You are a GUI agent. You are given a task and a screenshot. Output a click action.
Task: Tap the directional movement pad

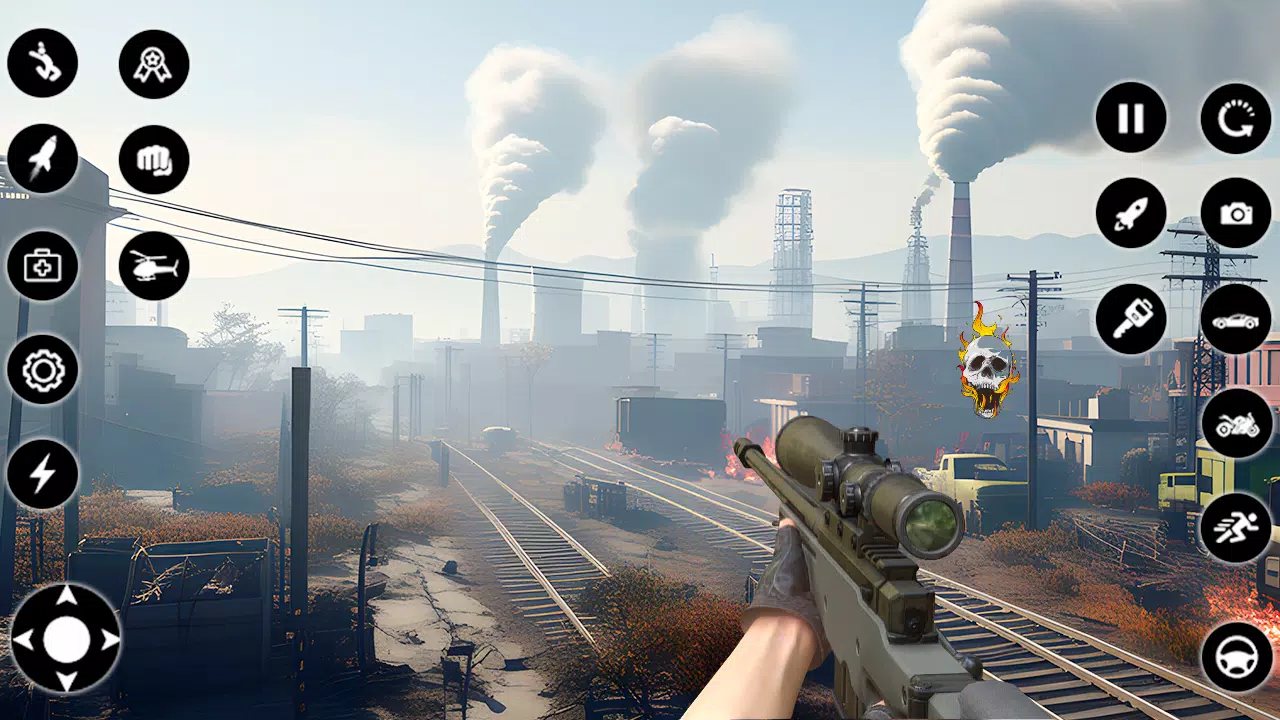pos(66,639)
